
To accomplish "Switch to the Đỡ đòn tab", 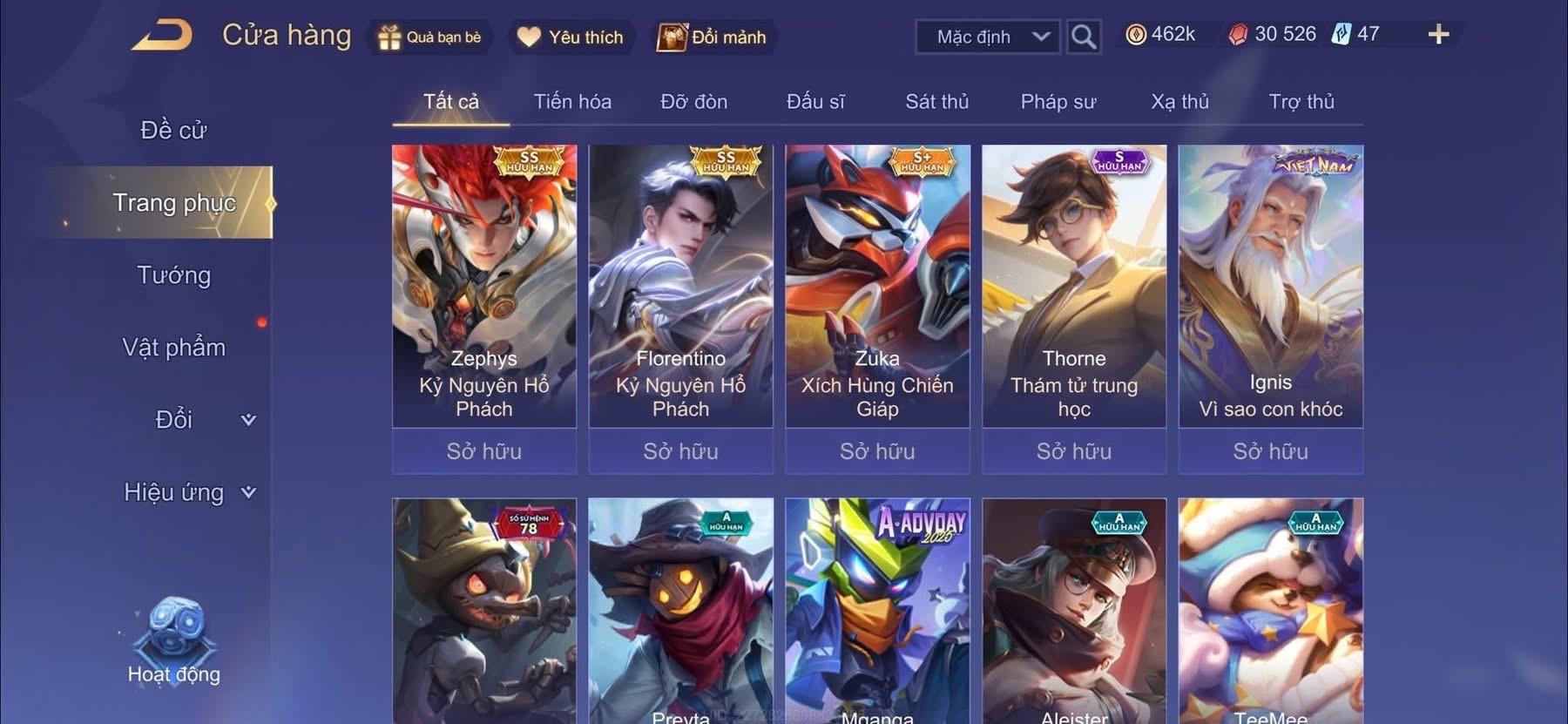I will click(x=693, y=102).
